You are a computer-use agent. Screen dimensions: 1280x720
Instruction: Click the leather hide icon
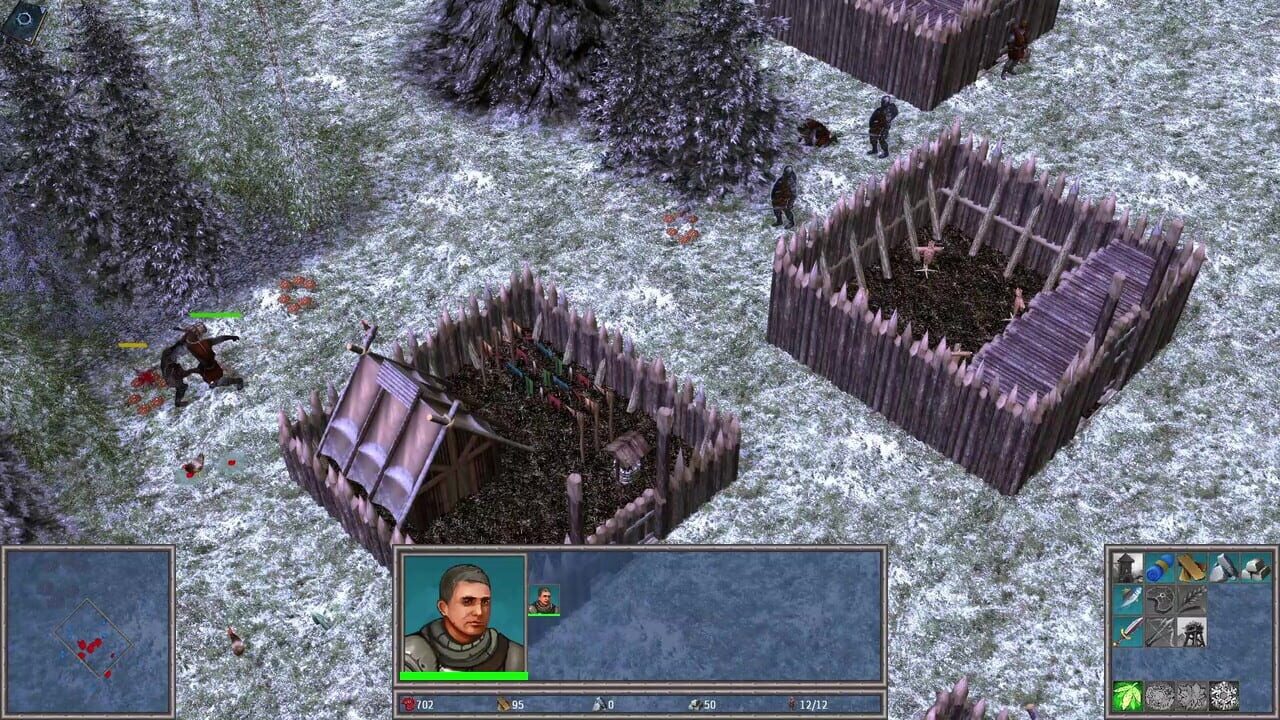tap(1160, 599)
